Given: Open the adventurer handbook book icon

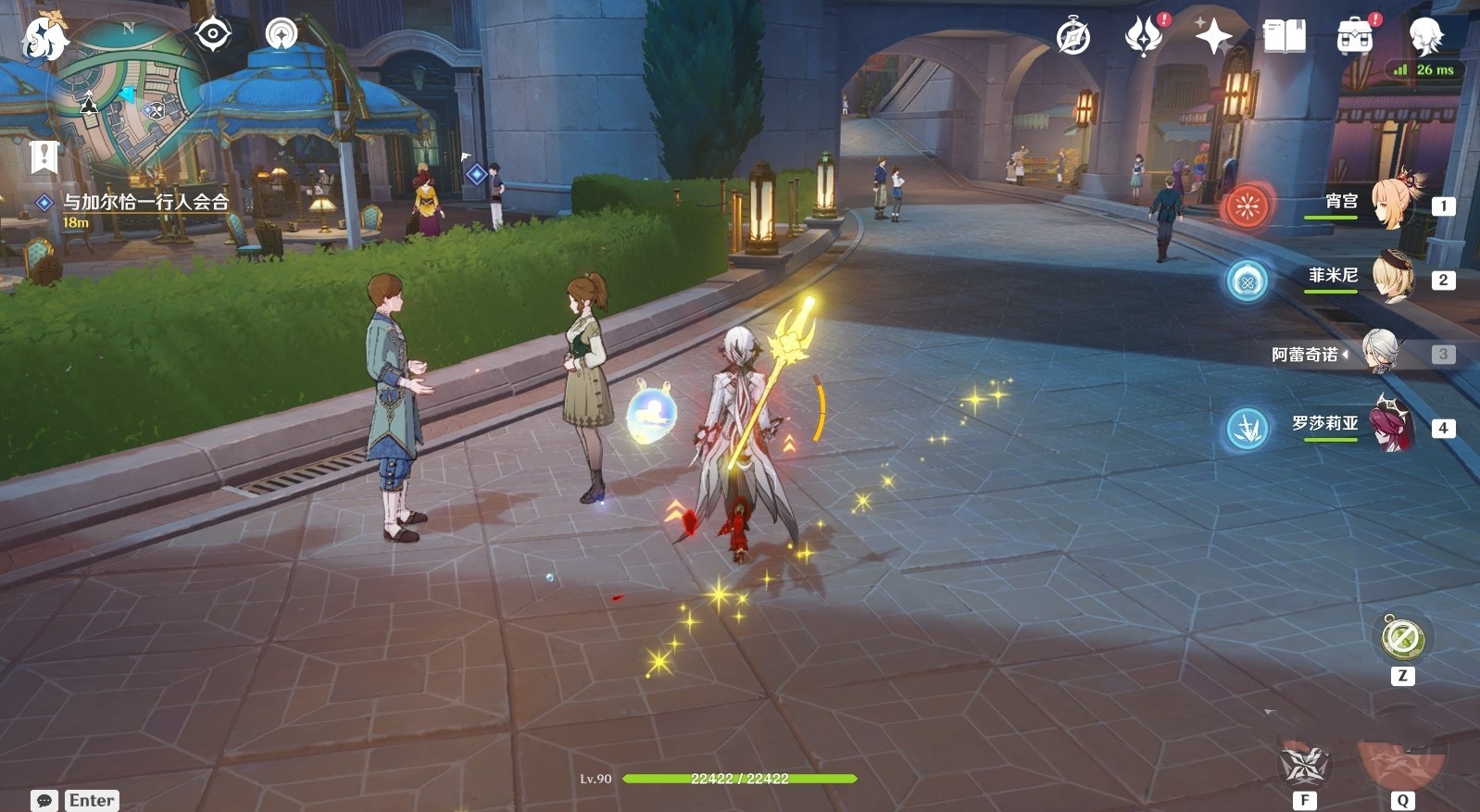Looking at the screenshot, I should (x=1284, y=37).
